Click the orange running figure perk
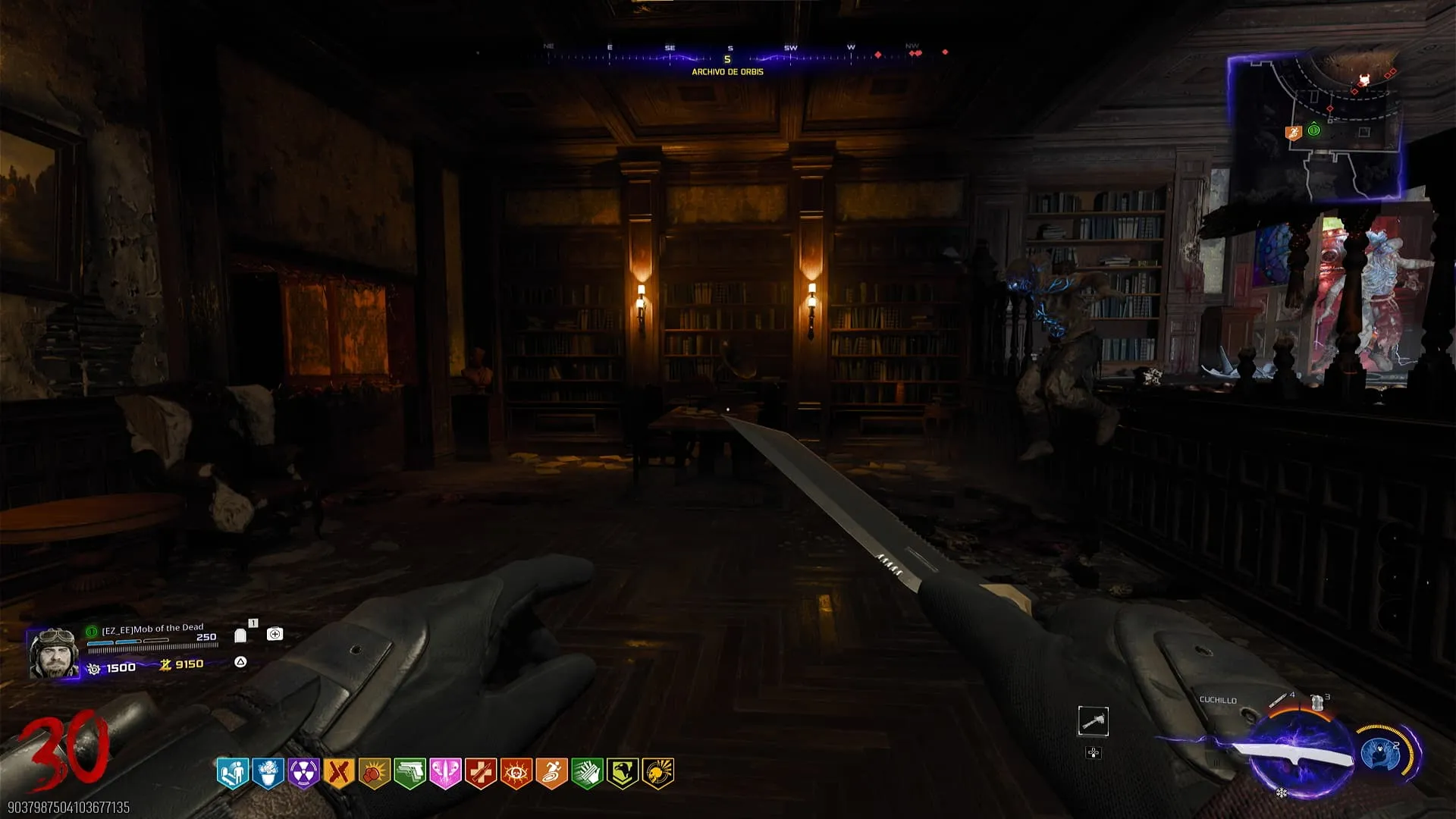The width and height of the screenshot is (1456, 819). click(x=551, y=773)
